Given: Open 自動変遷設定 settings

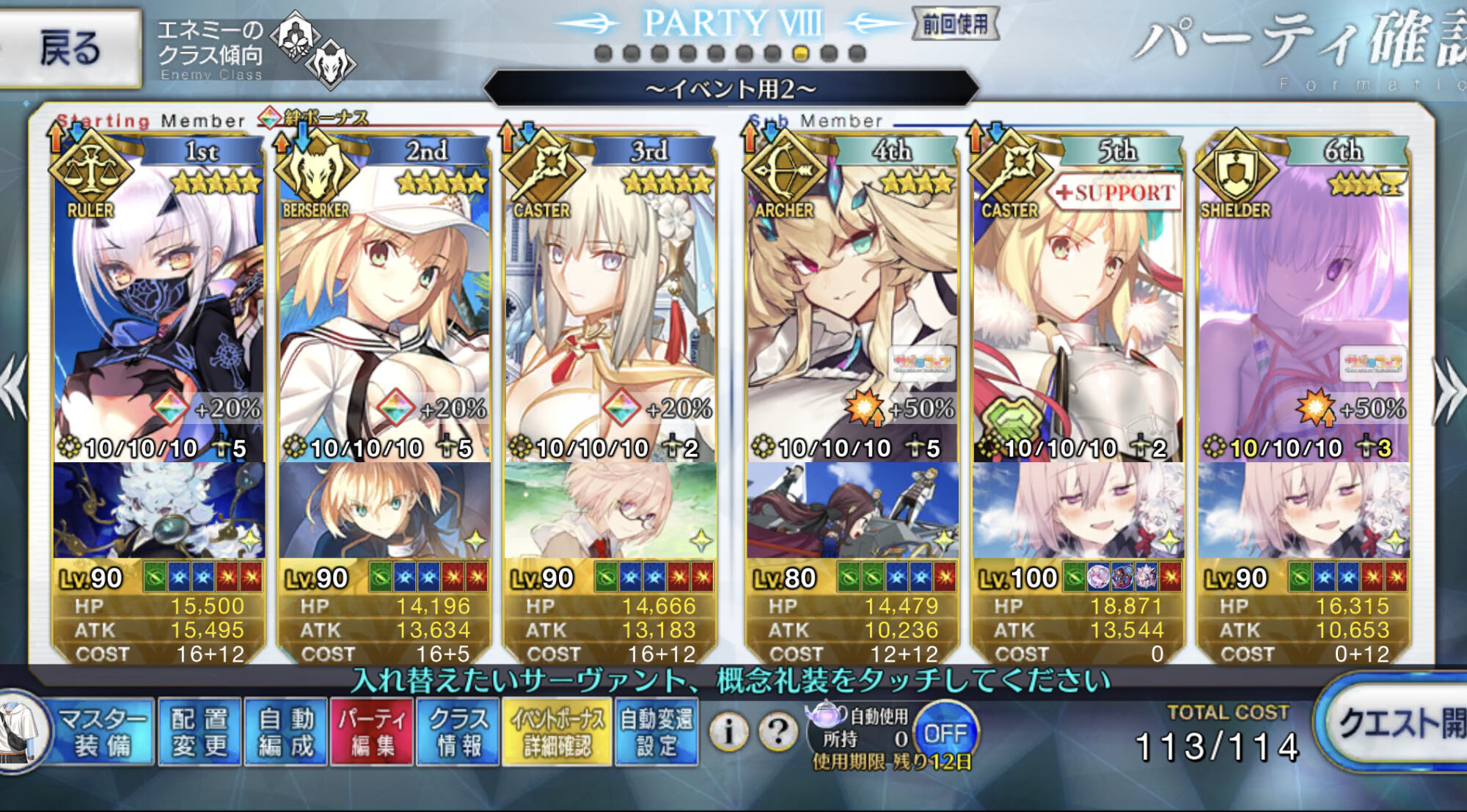Looking at the screenshot, I should tap(656, 732).
